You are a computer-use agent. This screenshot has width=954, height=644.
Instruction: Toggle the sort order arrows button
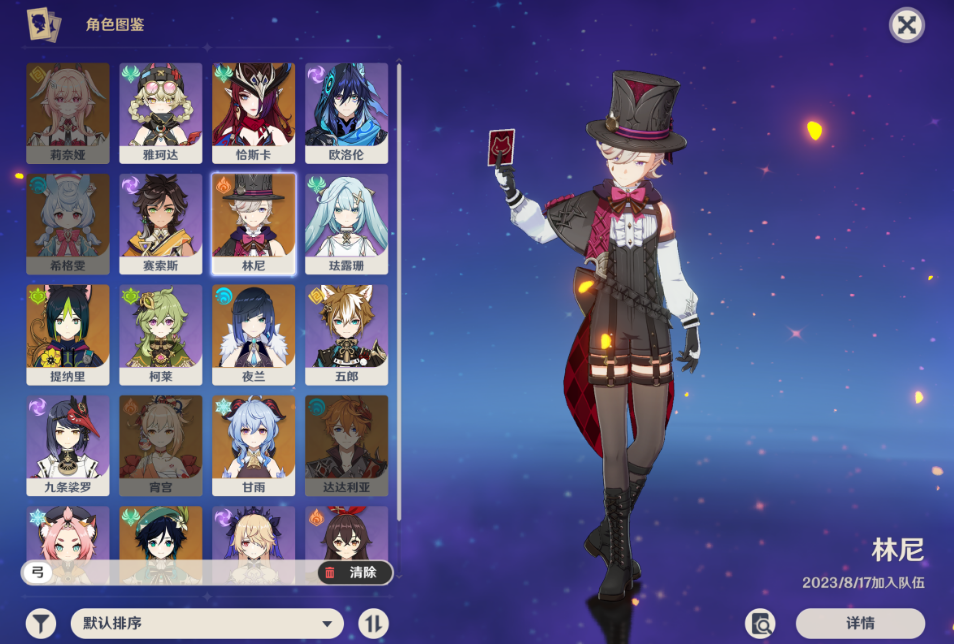[x=373, y=624]
